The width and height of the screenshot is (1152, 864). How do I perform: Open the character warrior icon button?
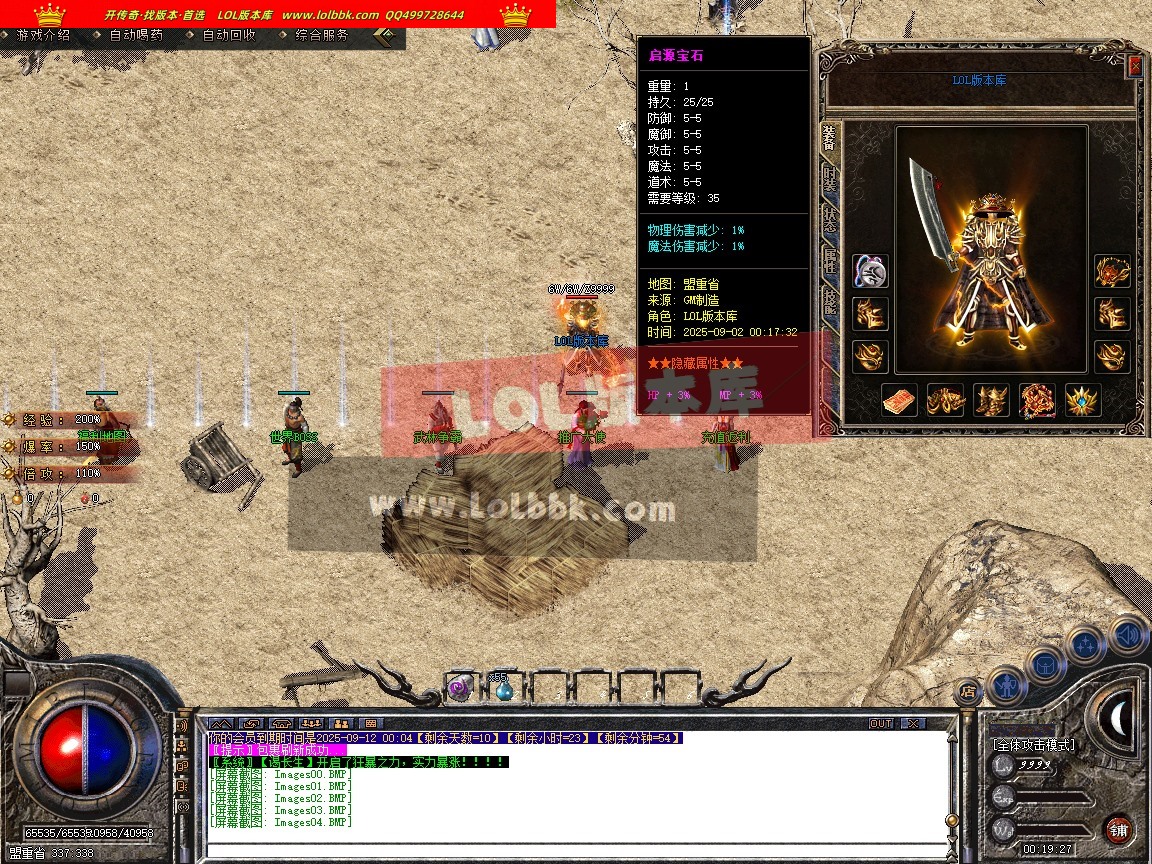pos(1007,687)
